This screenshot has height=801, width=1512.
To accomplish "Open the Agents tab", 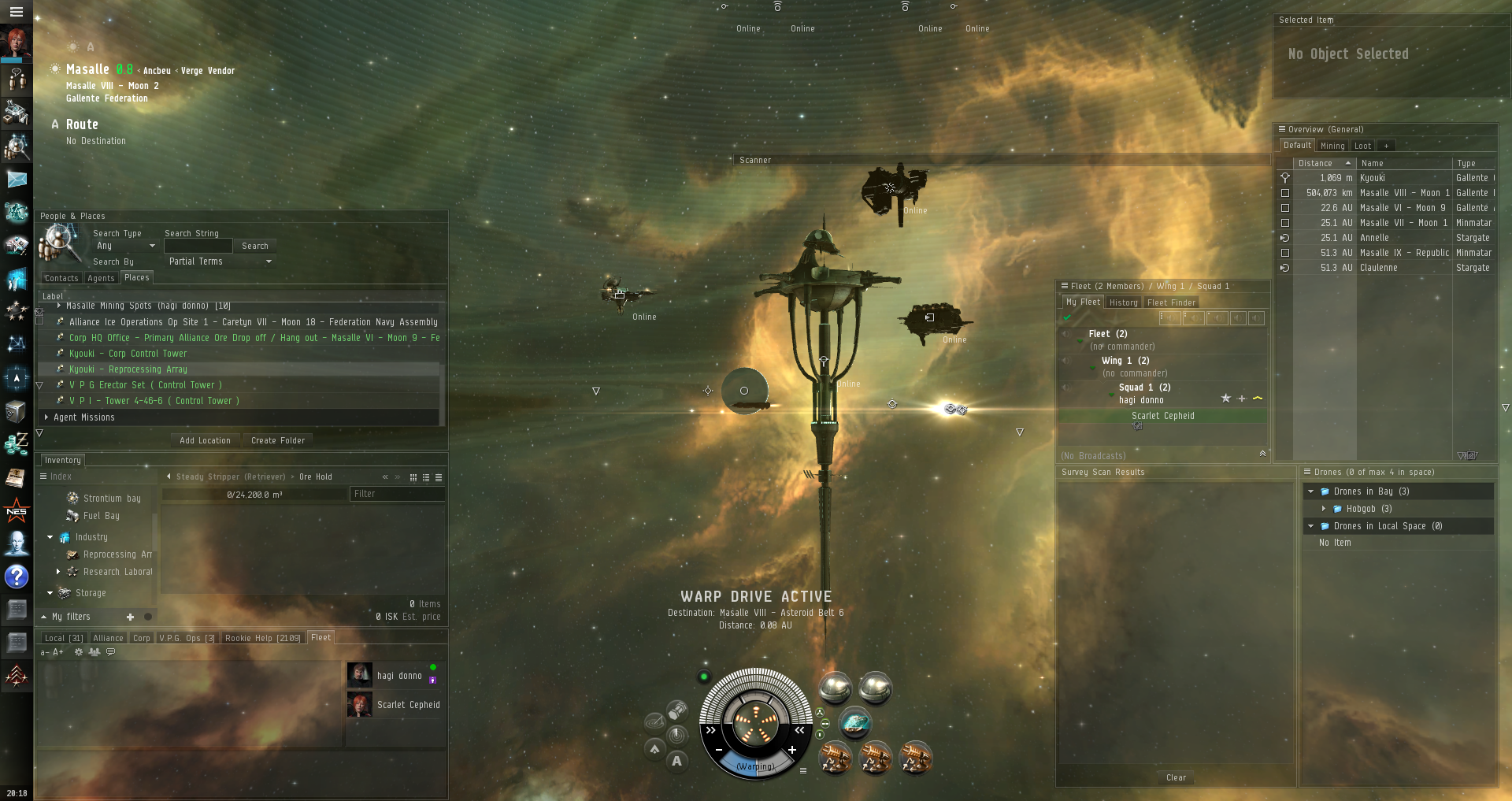I will (101, 278).
